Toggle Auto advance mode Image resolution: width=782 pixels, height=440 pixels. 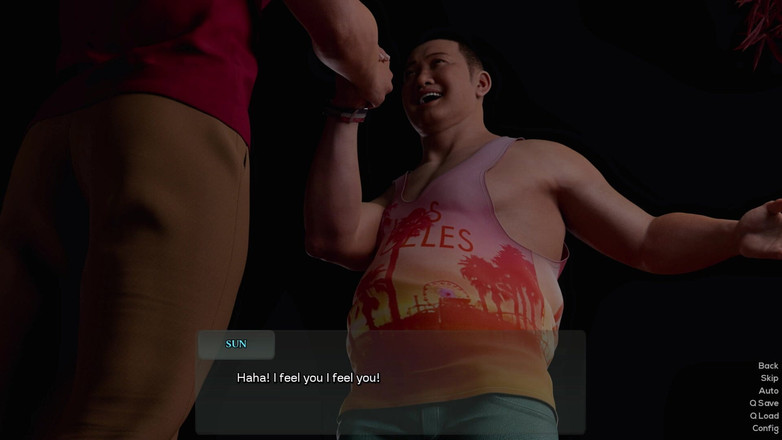767,391
